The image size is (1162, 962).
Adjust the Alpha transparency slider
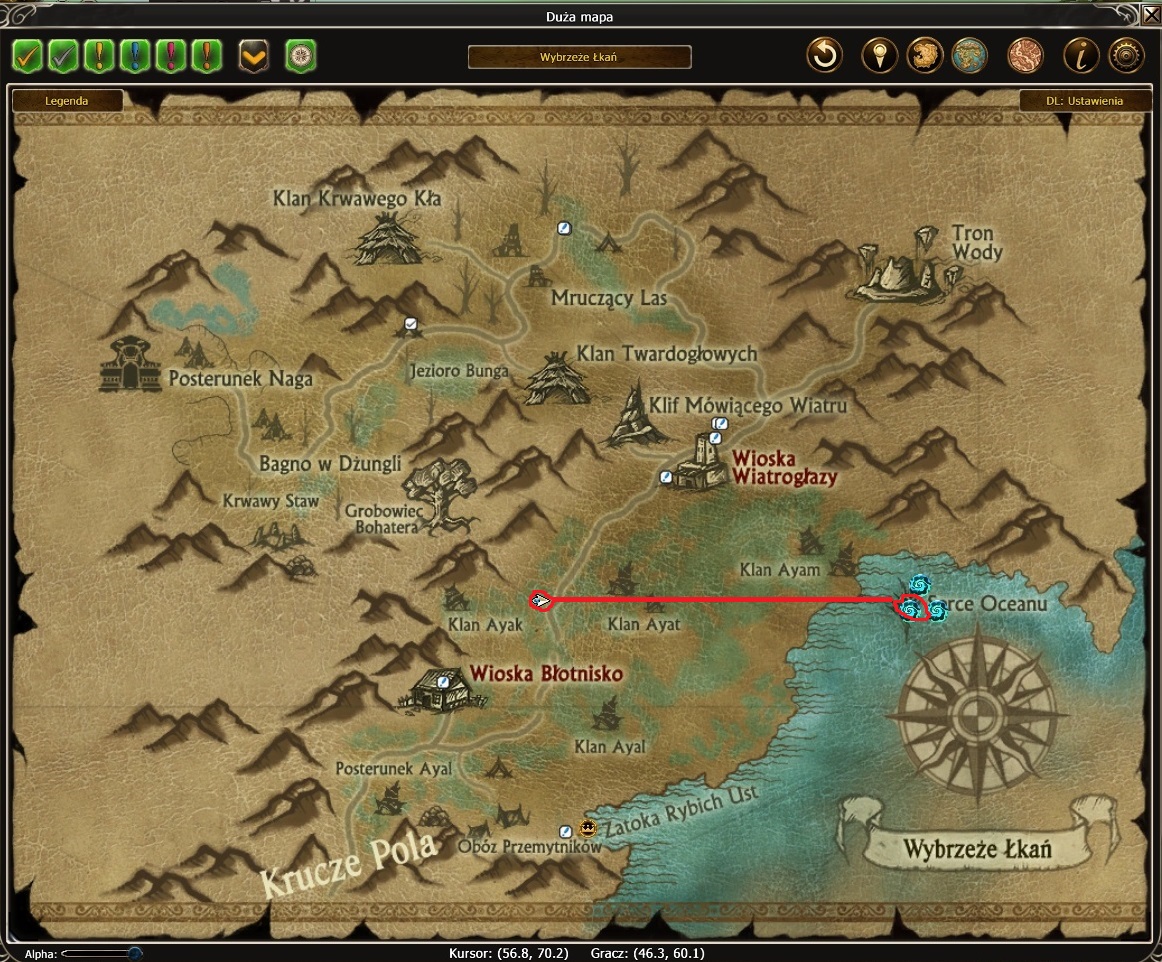point(134,954)
